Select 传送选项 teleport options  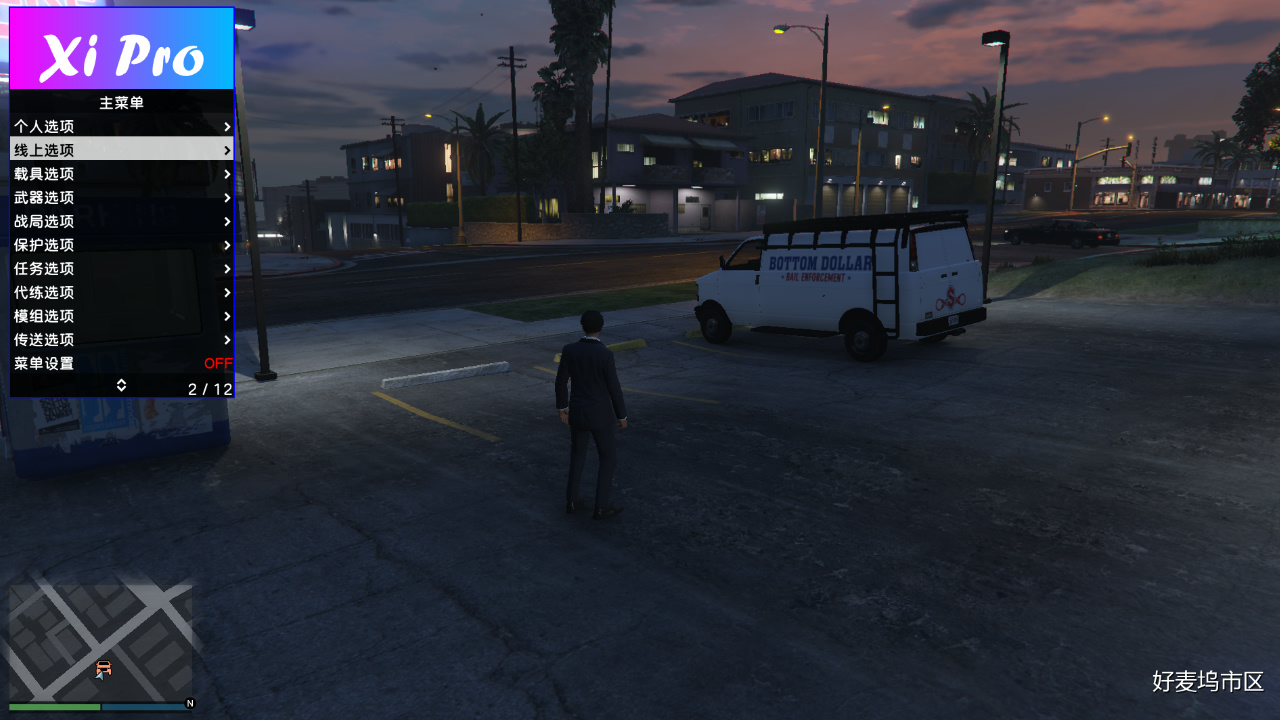121,340
